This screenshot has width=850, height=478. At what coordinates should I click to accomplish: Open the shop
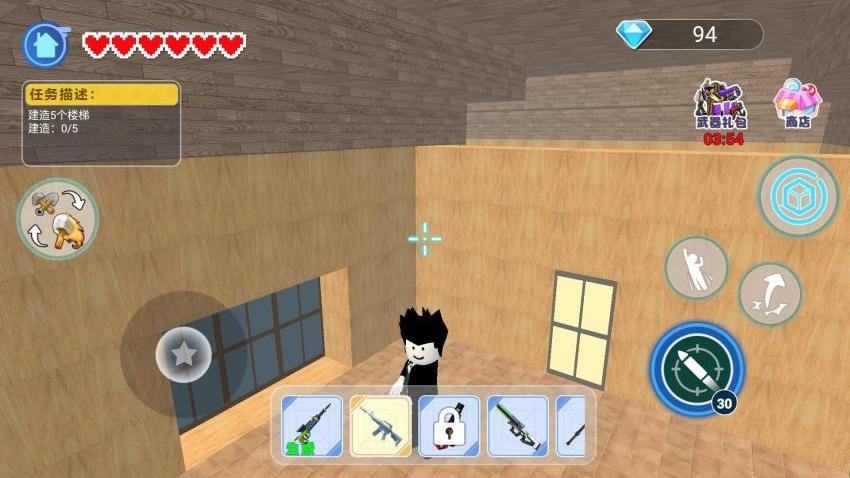[797, 104]
